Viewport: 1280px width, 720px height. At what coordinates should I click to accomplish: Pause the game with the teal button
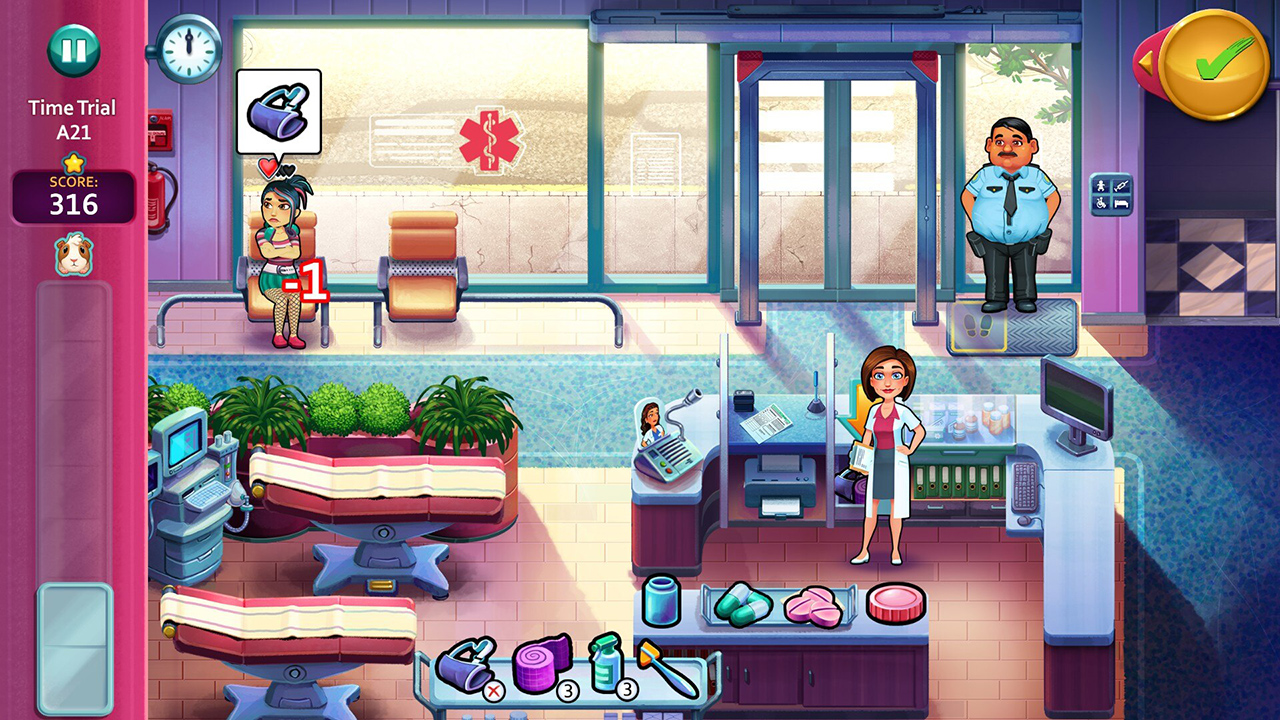pyautogui.click(x=73, y=50)
